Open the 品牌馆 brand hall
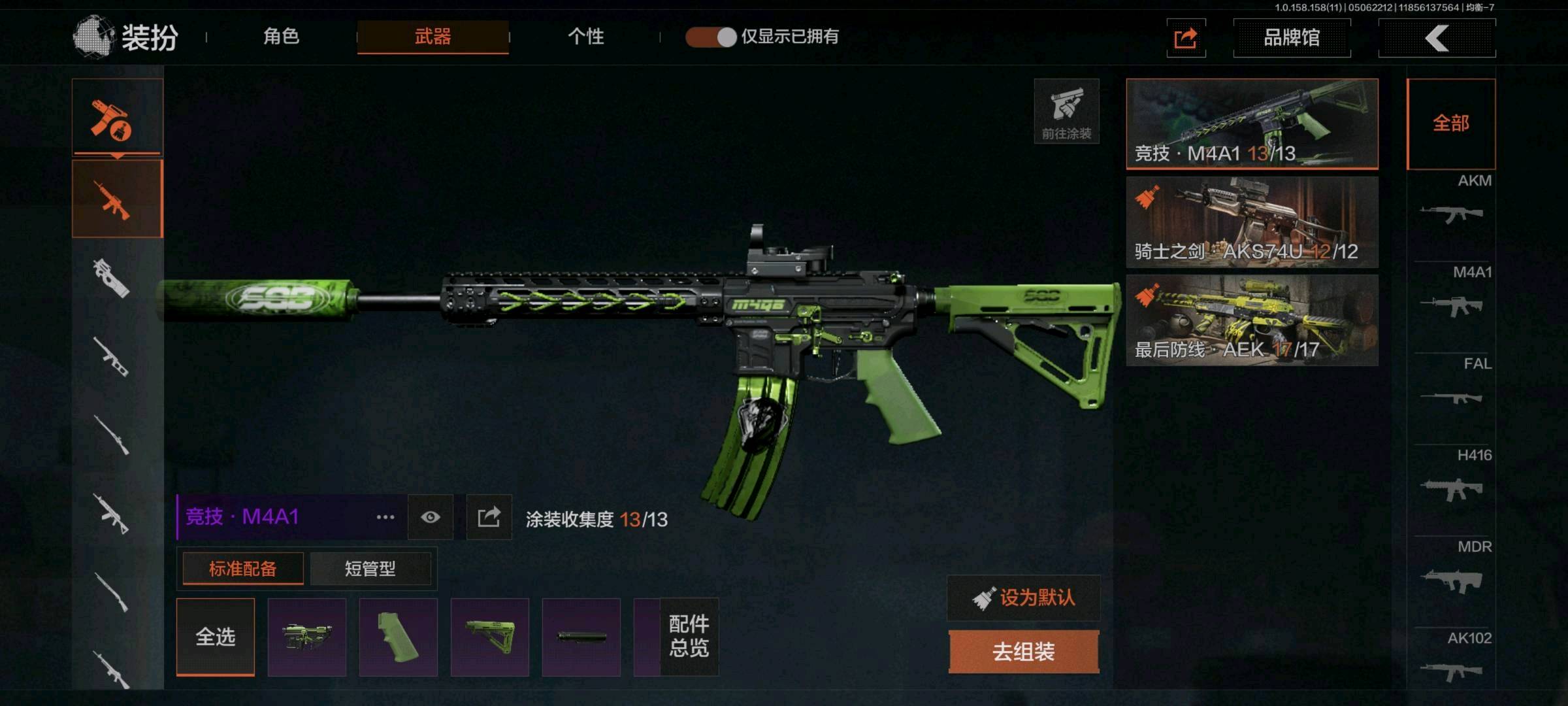 point(1291,38)
